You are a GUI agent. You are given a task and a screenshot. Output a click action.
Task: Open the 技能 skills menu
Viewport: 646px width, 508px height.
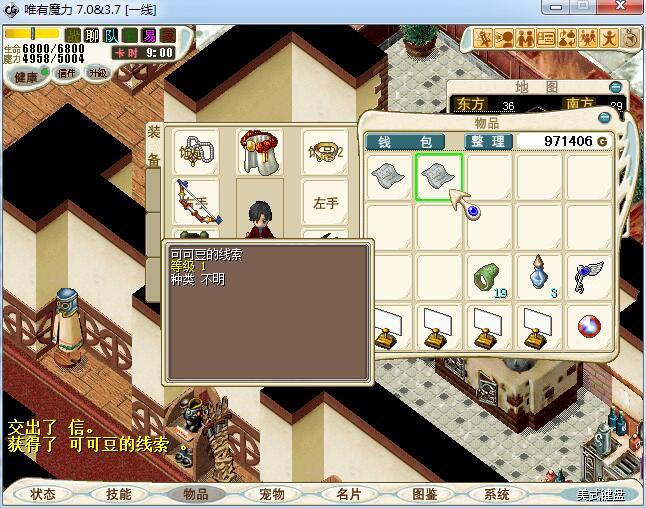(x=119, y=494)
